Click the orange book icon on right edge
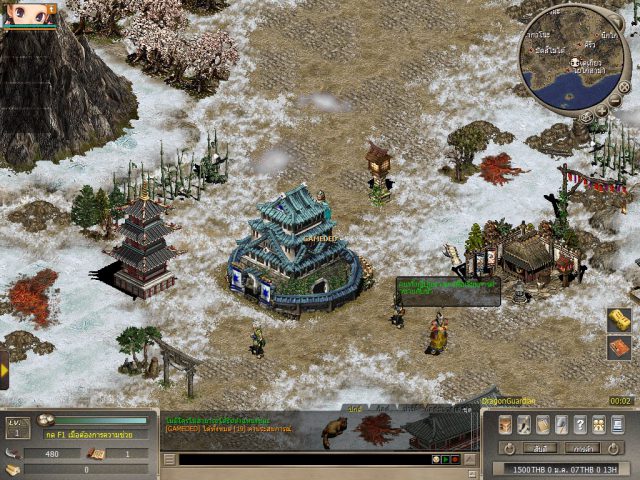 [620, 347]
